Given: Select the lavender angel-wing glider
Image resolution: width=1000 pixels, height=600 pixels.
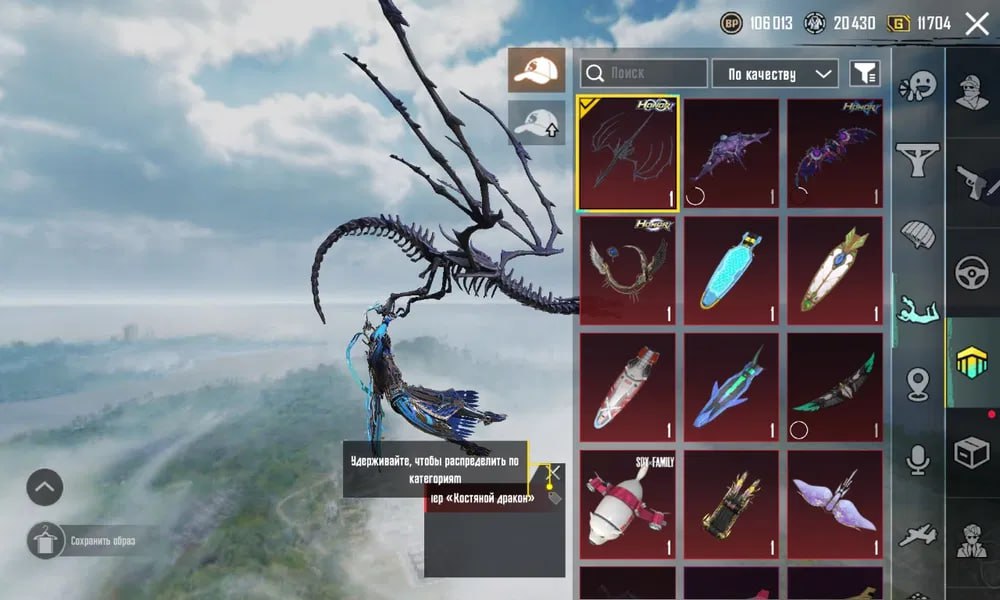Looking at the screenshot, I should tap(835, 504).
